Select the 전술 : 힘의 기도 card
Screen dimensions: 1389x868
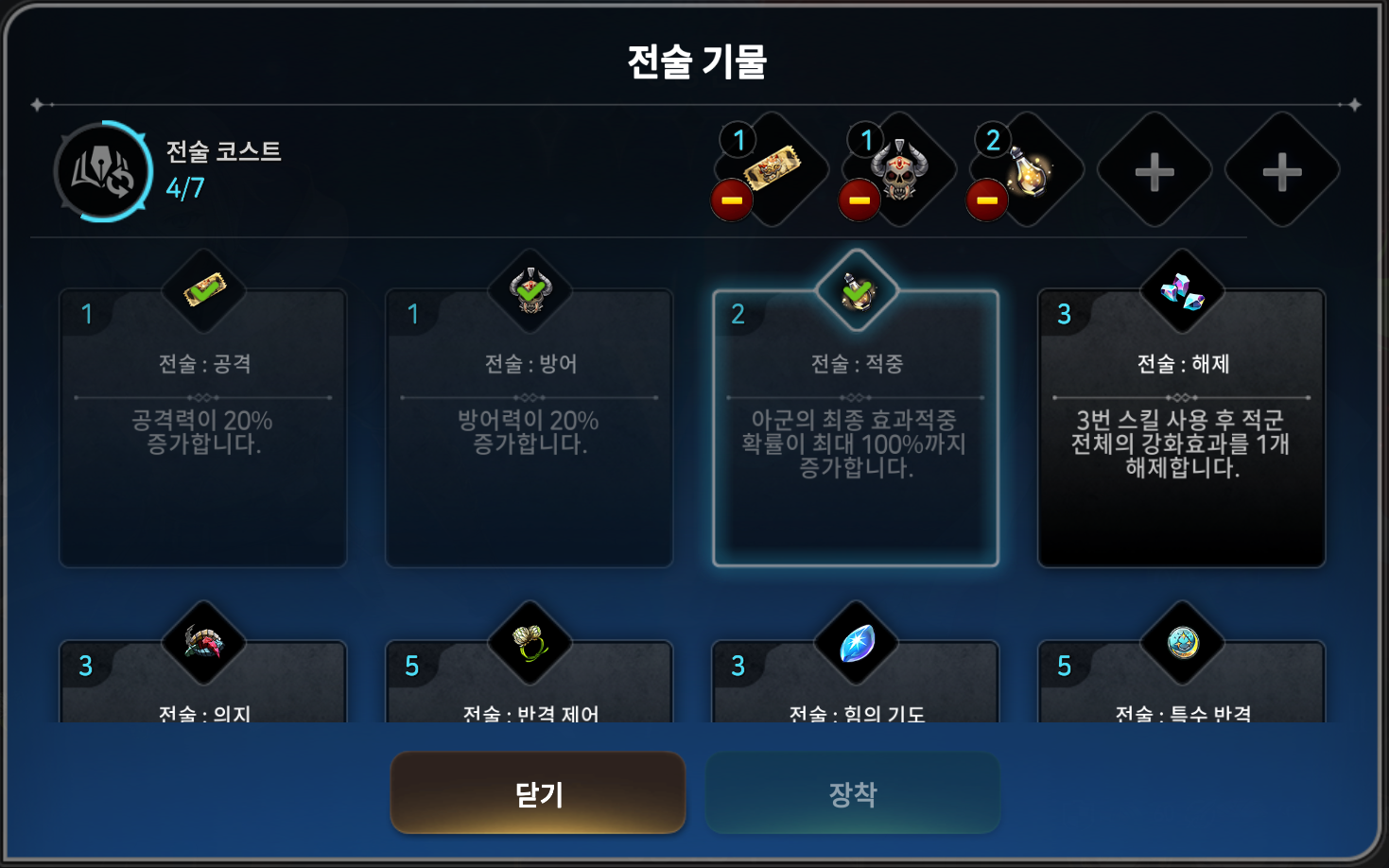click(856, 683)
